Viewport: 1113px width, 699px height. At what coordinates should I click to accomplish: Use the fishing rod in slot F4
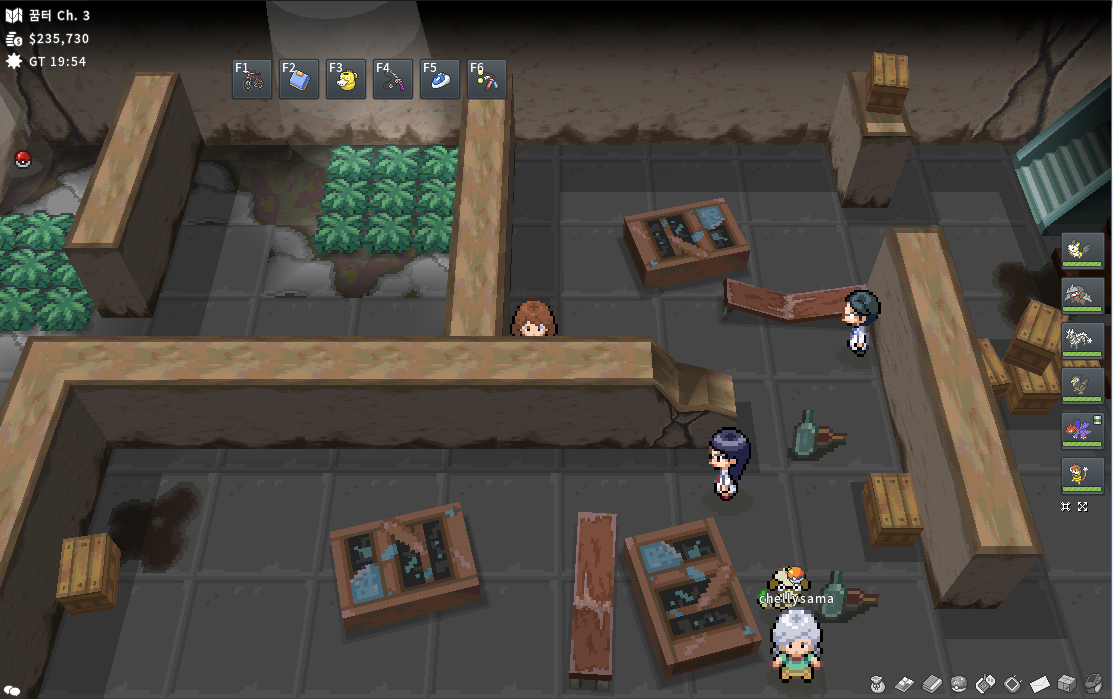click(x=394, y=79)
